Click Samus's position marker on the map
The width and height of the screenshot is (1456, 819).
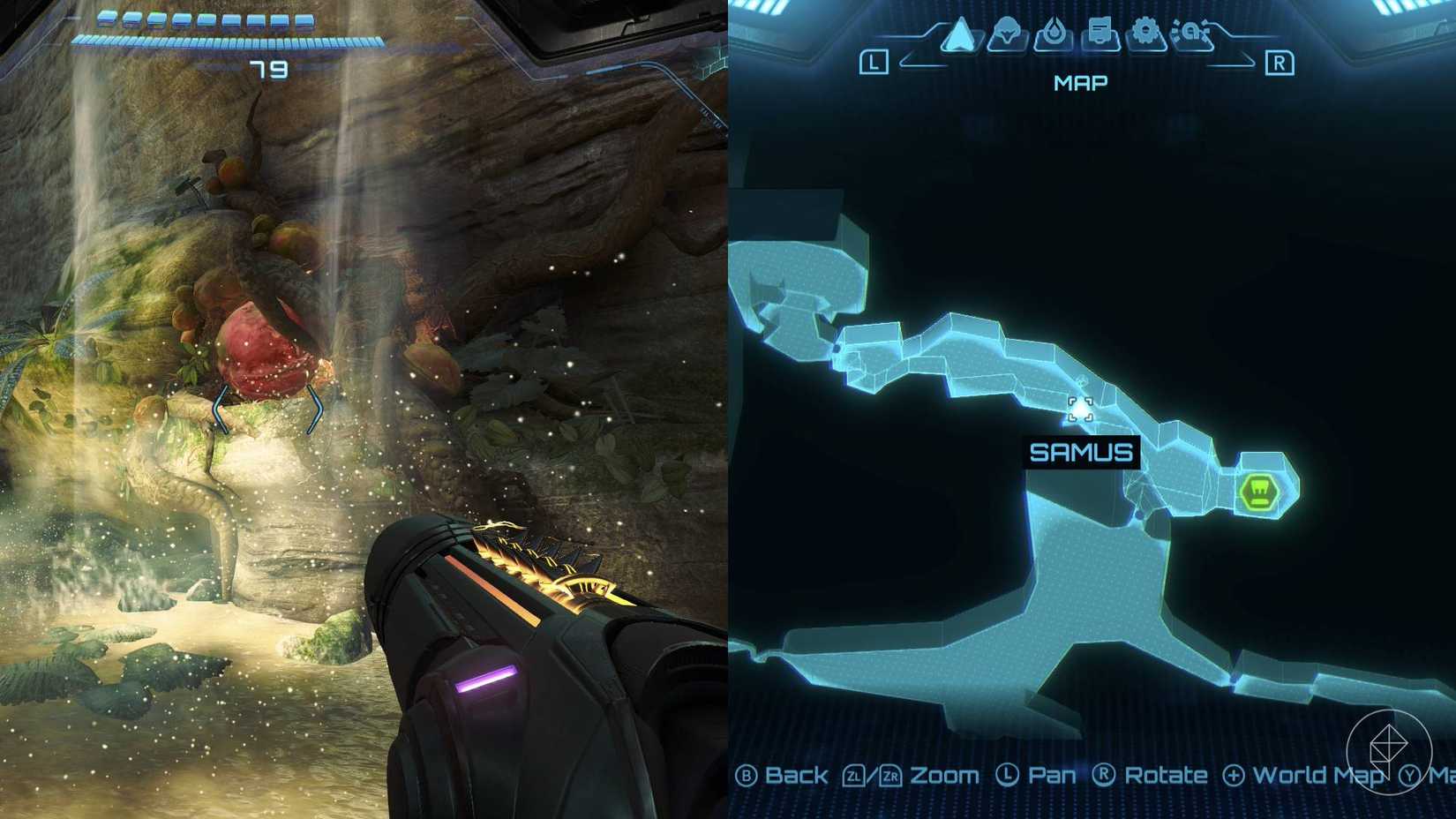click(x=1082, y=409)
